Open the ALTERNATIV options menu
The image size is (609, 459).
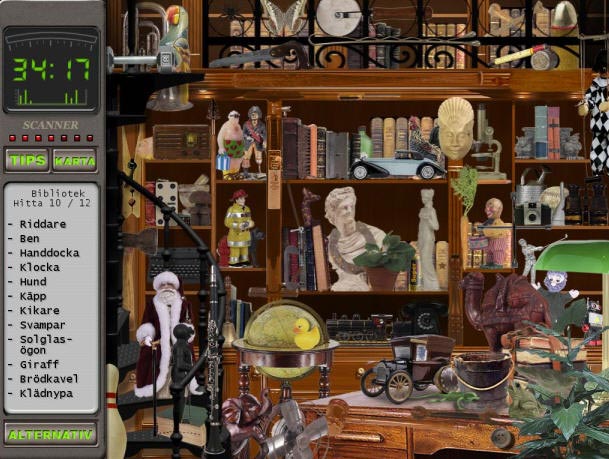(51, 434)
